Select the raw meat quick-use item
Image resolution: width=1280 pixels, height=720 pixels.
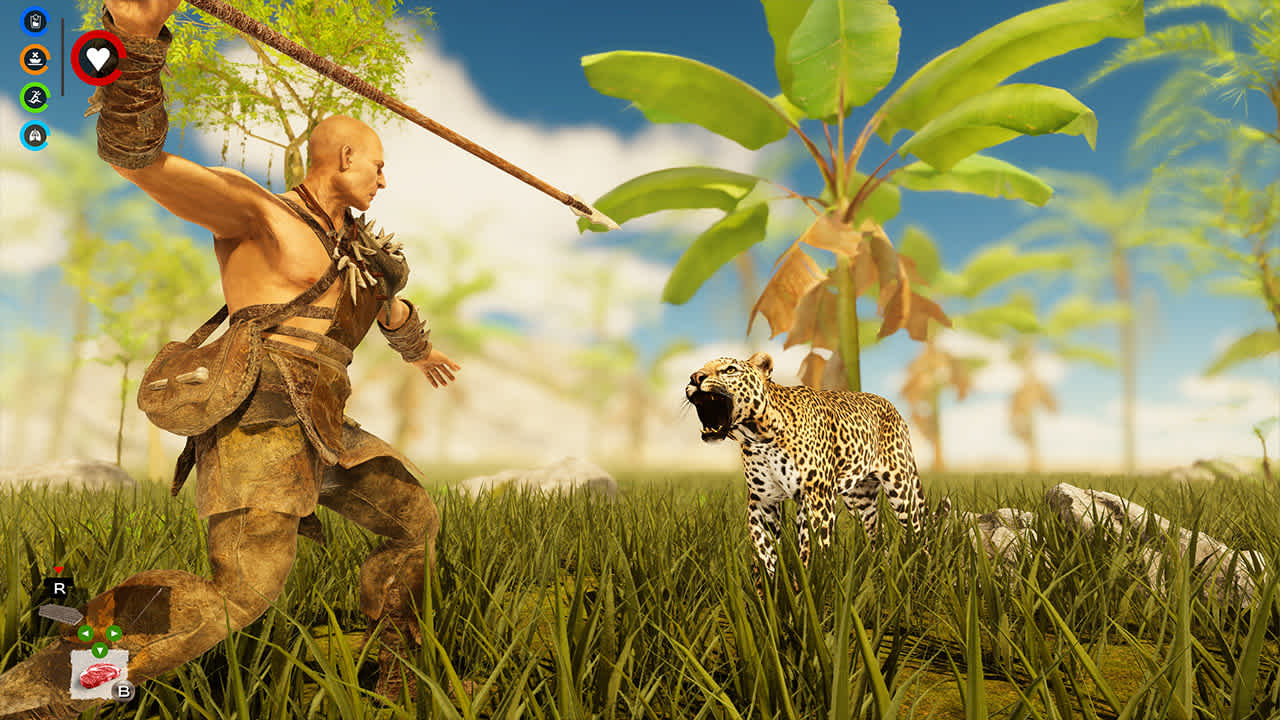click(x=99, y=674)
